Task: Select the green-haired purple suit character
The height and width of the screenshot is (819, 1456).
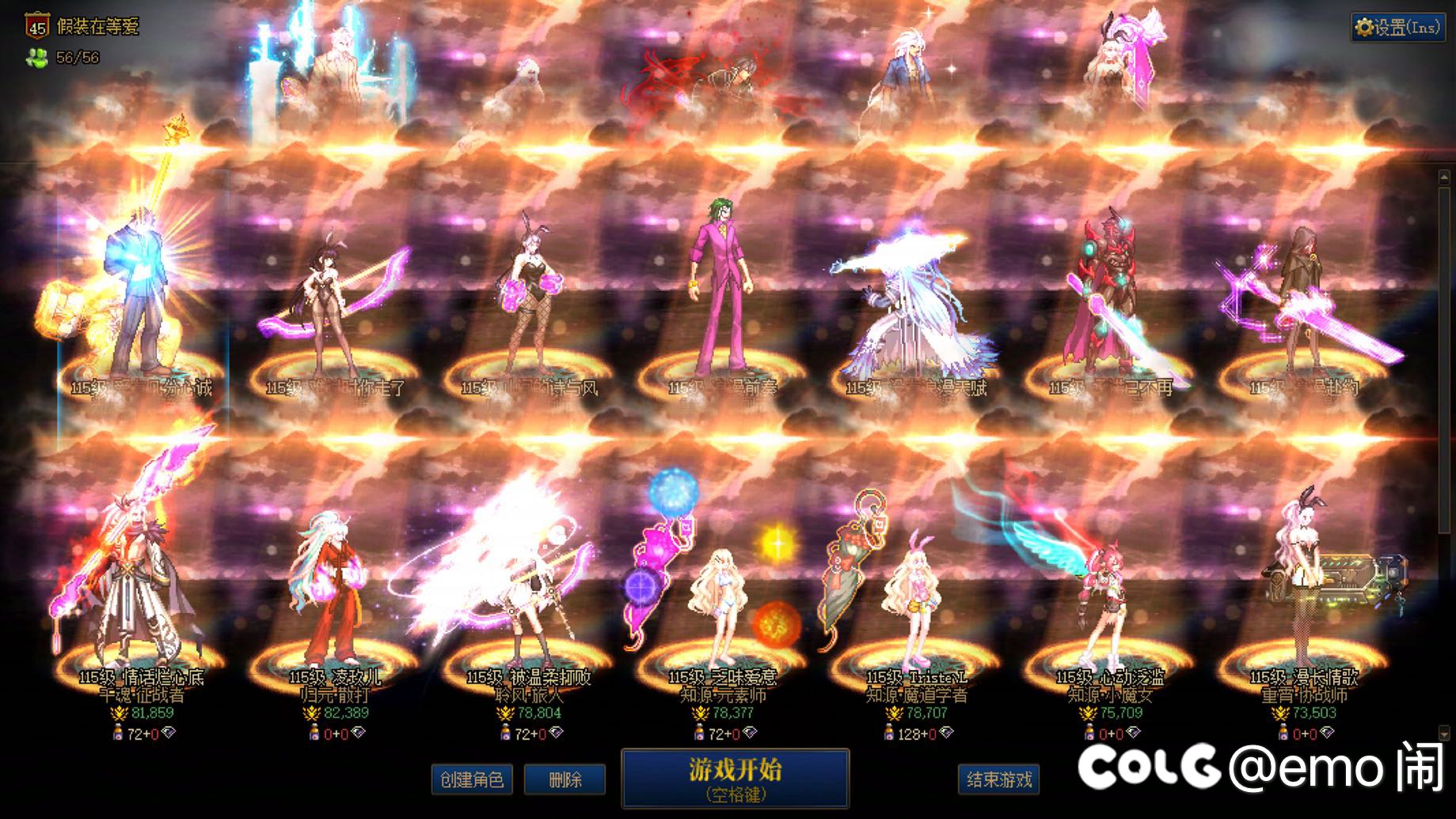Action: click(x=719, y=293)
